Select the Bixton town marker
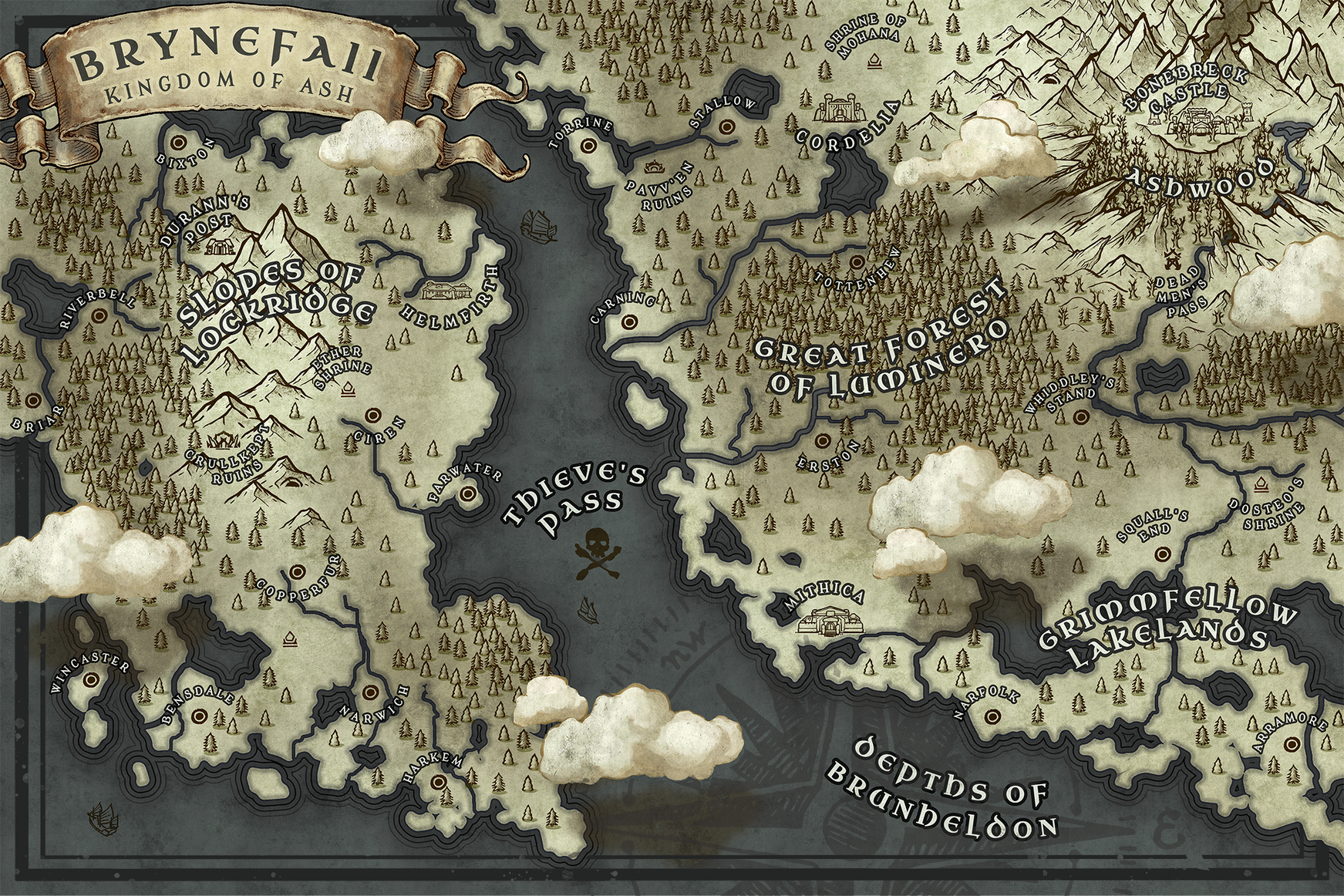This screenshot has height=896, width=1344. coord(179,143)
